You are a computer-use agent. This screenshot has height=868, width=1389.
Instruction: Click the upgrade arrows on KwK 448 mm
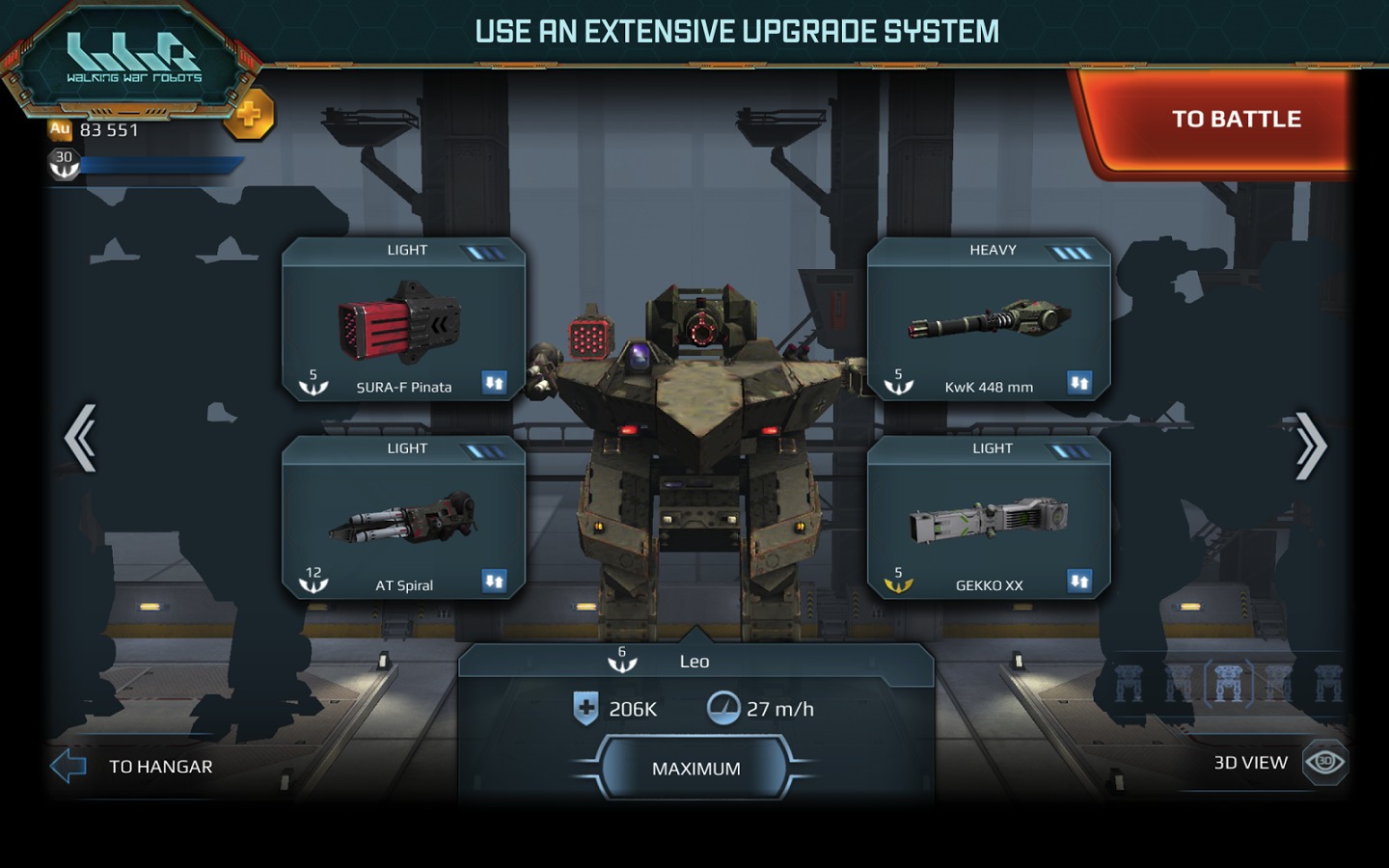1079,383
